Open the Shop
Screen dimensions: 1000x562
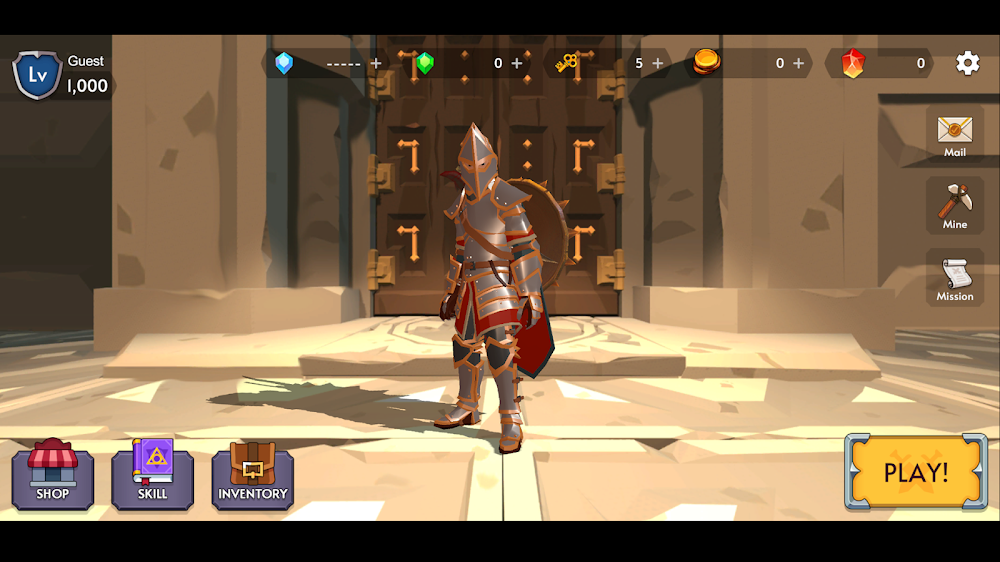point(53,475)
